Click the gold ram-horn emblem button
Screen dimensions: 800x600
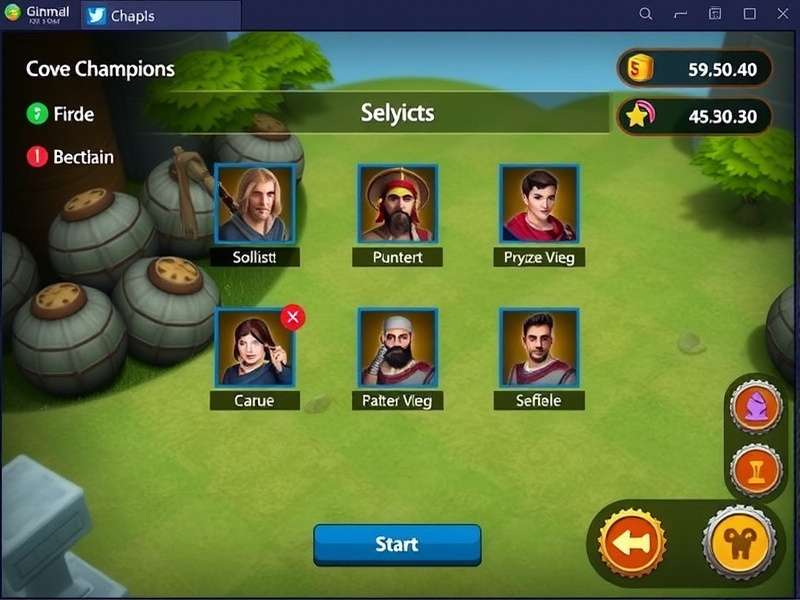point(738,544)
